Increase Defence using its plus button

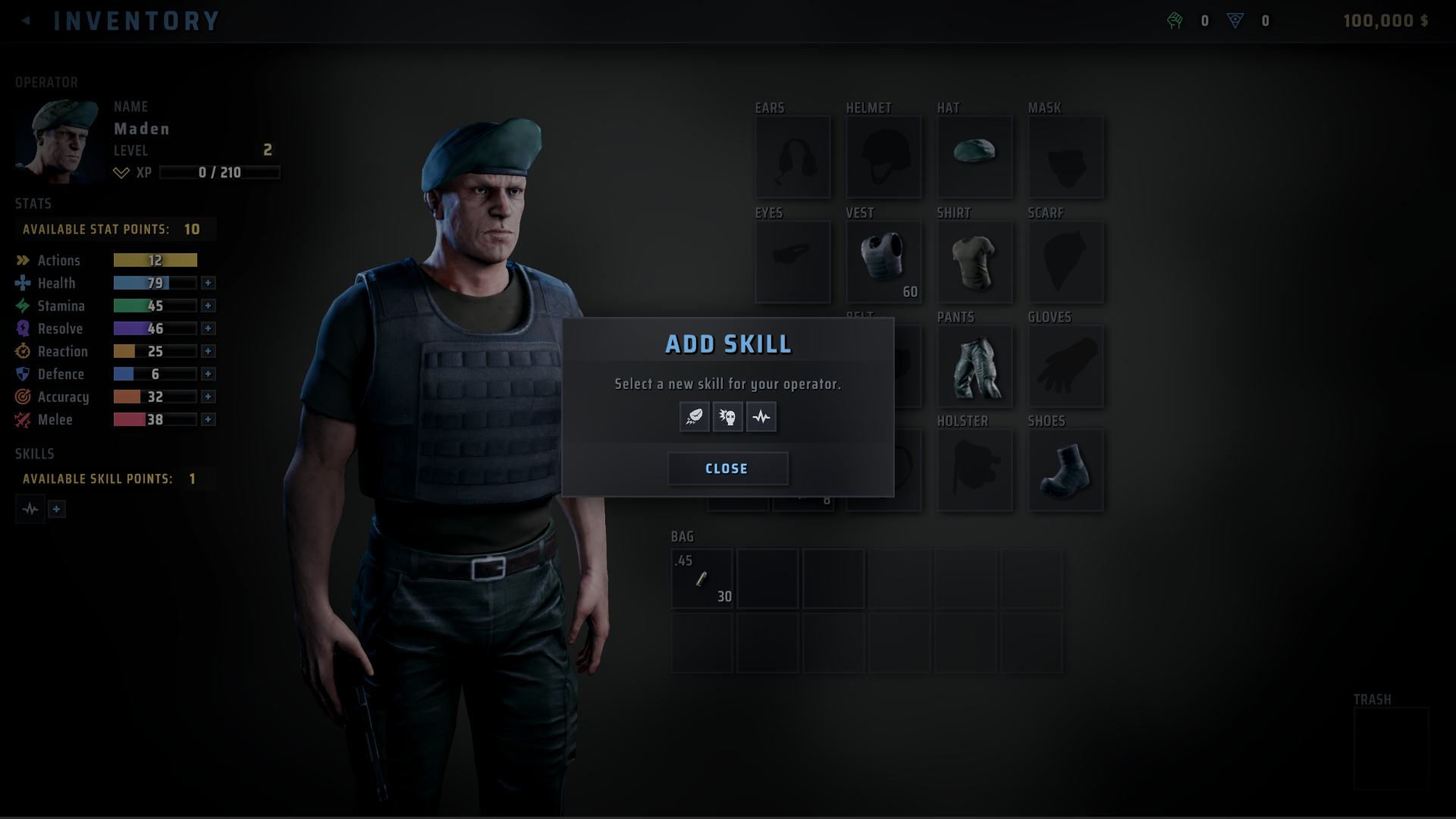[209, 374]
